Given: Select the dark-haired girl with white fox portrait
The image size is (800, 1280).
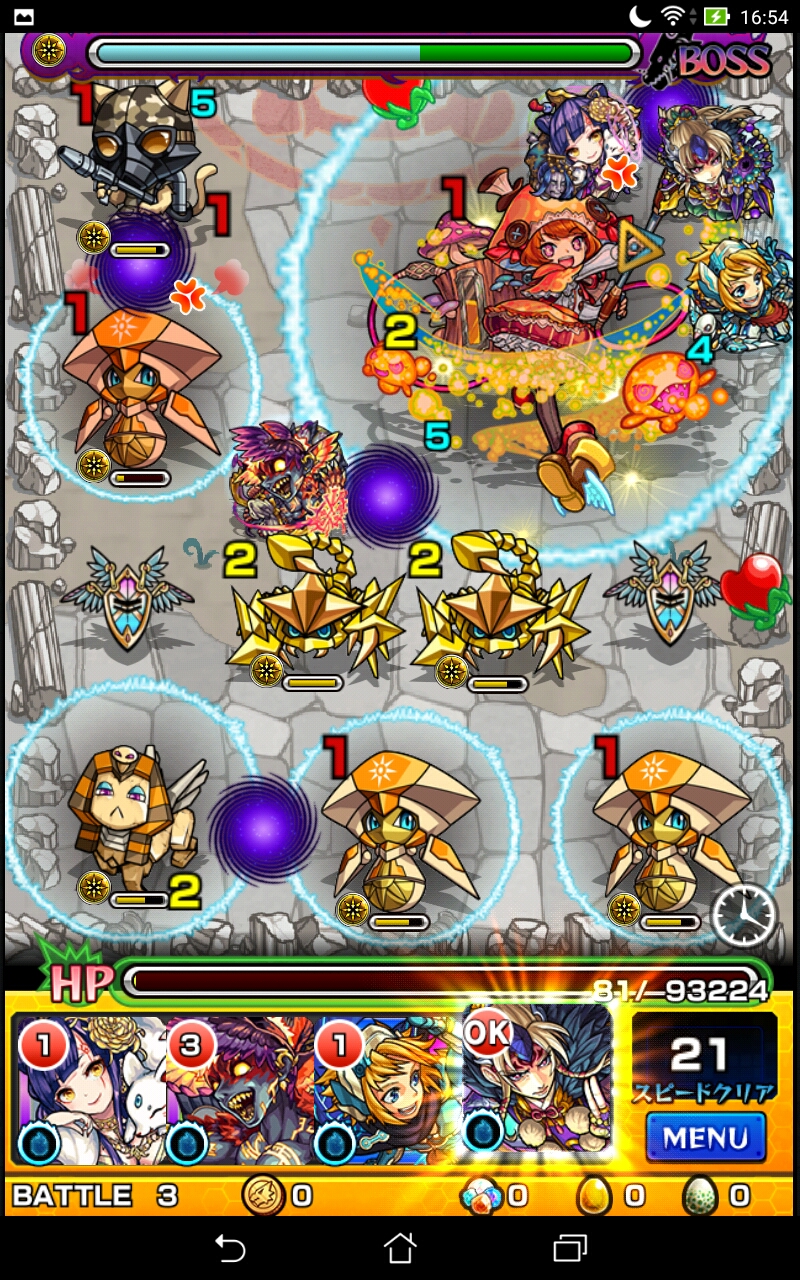Looking at the screenshot, I should pyautogui.click(x=90, y=1090).
